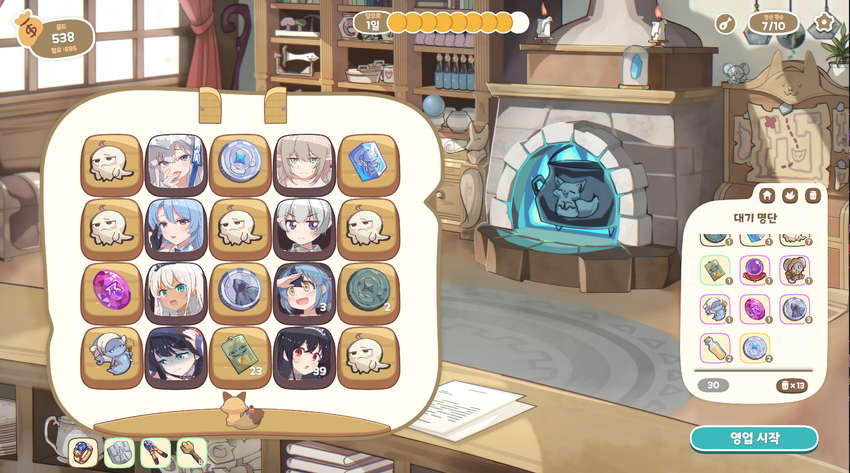Screen dimensions: 850x473
Task: Switch to the leaf tab in waiting list
Action: [790, 195]
